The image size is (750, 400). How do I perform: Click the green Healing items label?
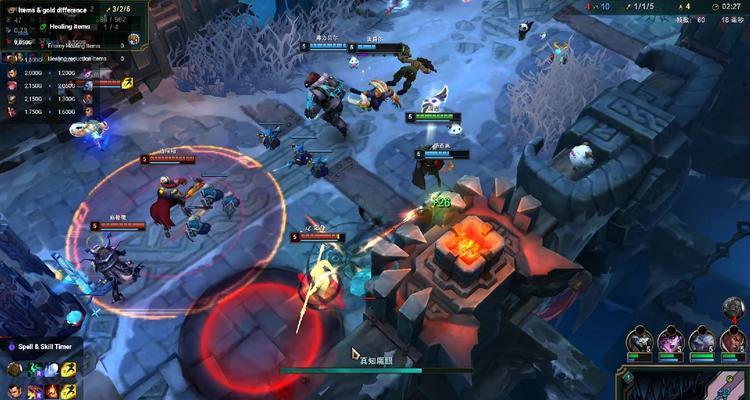[x=70, y=27]
